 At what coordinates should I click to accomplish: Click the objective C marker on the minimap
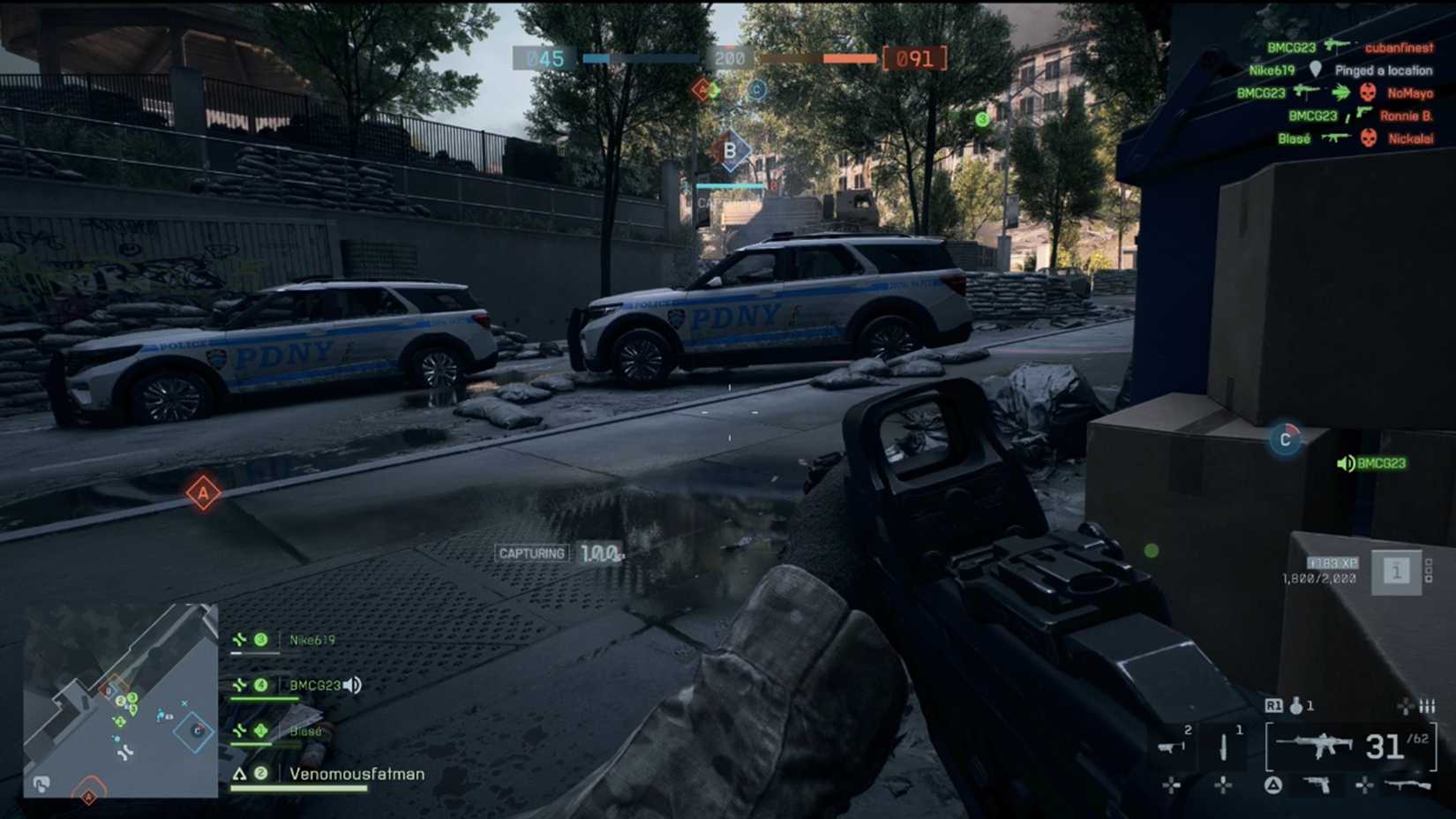coord(196,731)
